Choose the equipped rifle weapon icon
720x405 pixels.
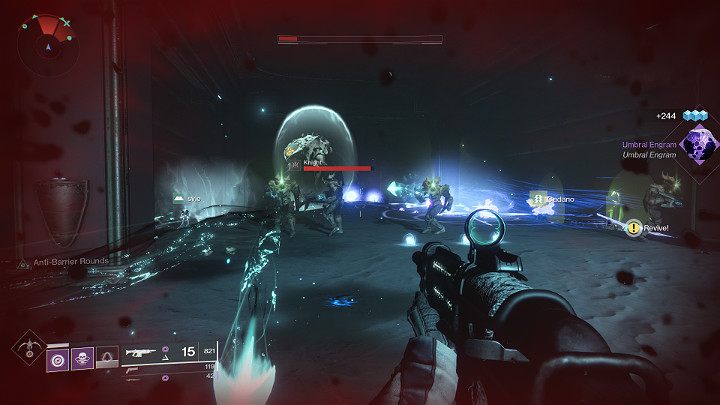tap(139, 353)
